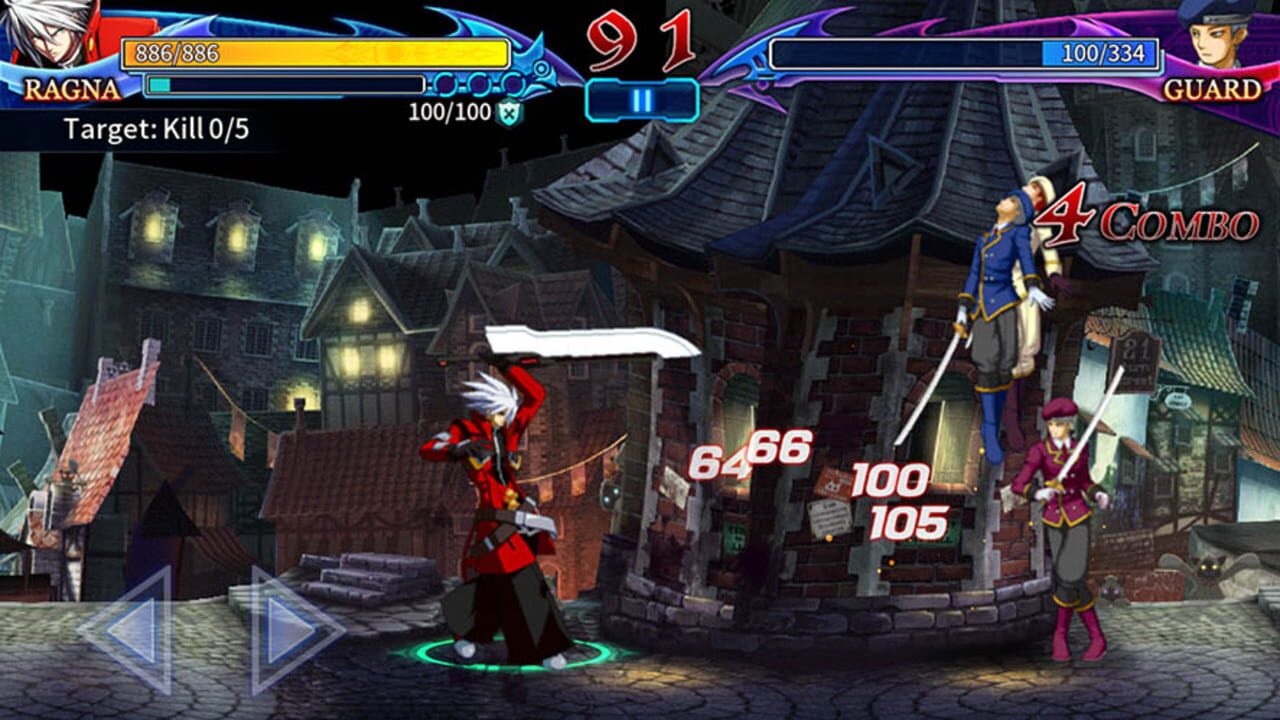Tap the first skill orb slot
Image resolution: width=1280 pixels, height=720 pixels.
tap(444, 84)
